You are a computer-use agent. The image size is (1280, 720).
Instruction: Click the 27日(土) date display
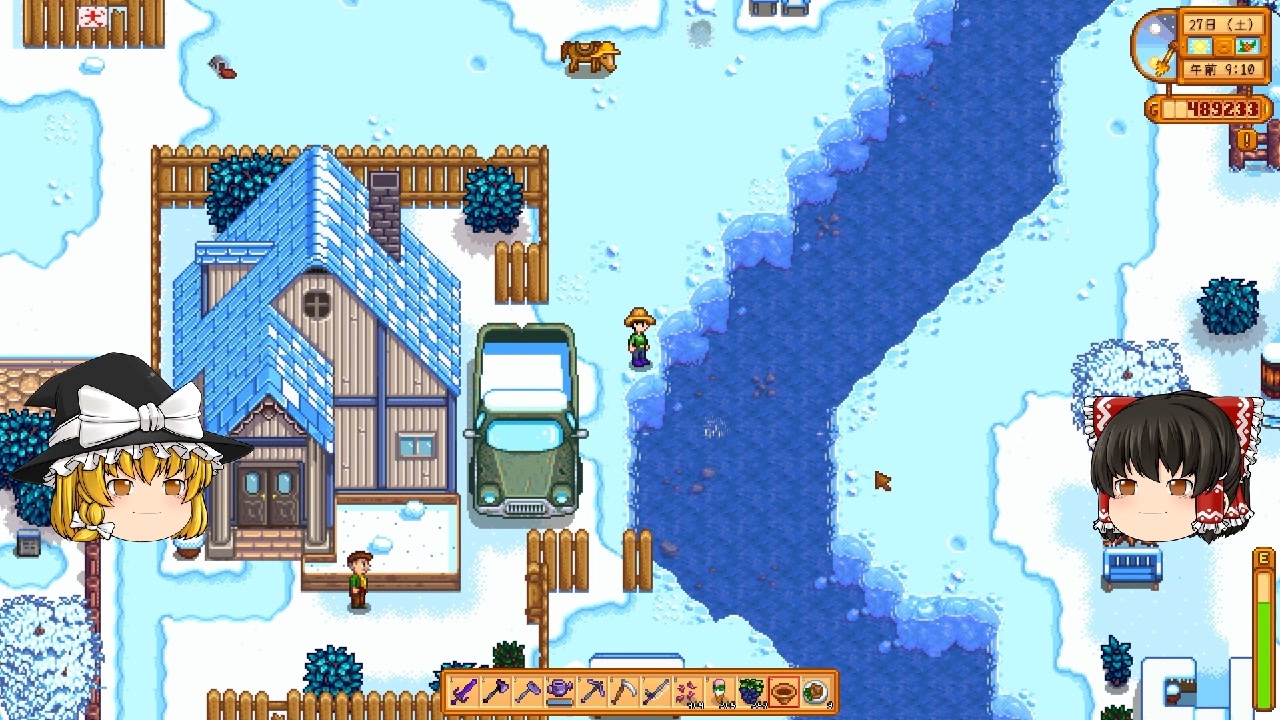point(1220,25)
